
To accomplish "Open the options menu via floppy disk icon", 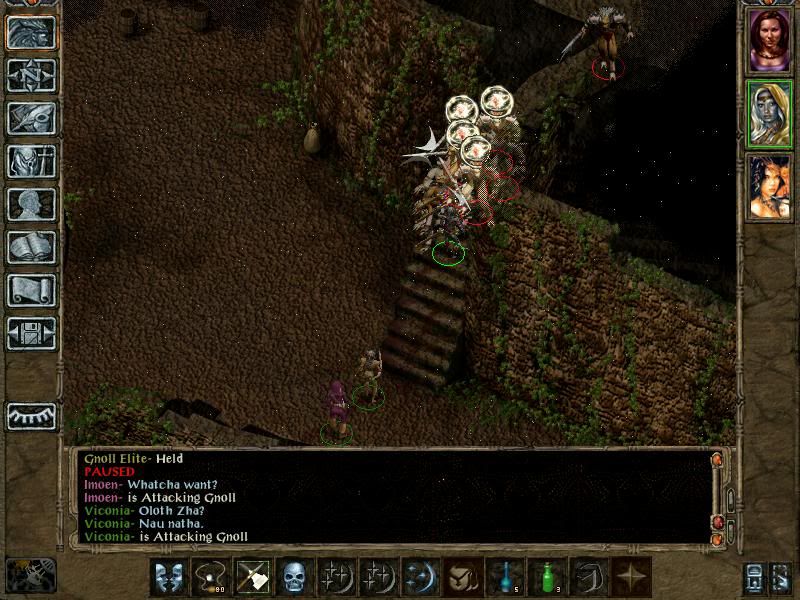I will coord(31,333).
